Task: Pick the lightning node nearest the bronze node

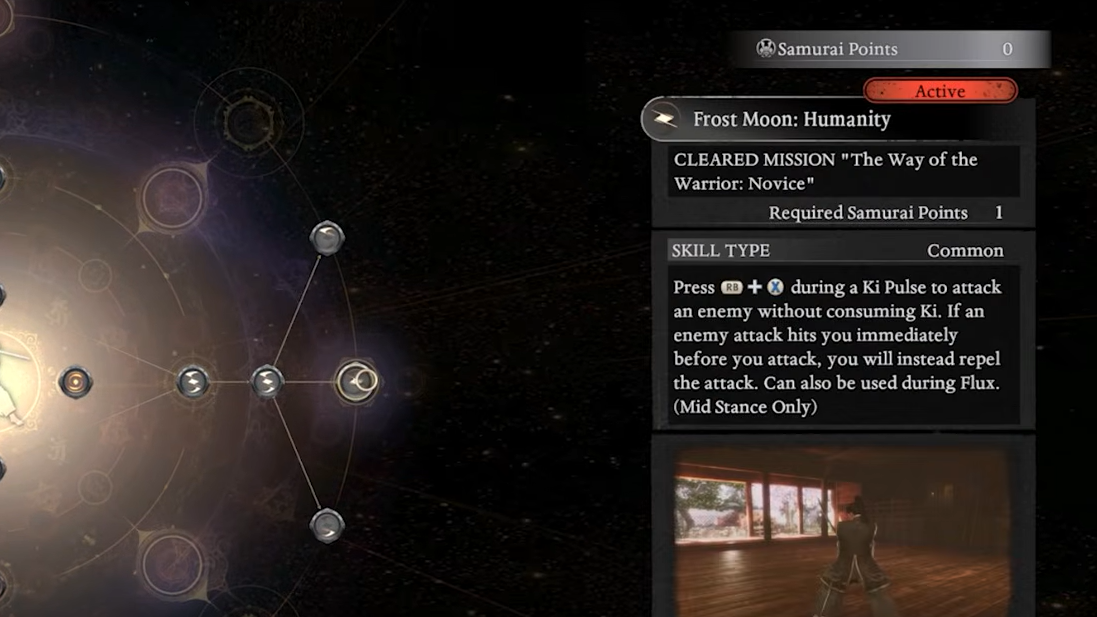Action: [x=192, y=381]
